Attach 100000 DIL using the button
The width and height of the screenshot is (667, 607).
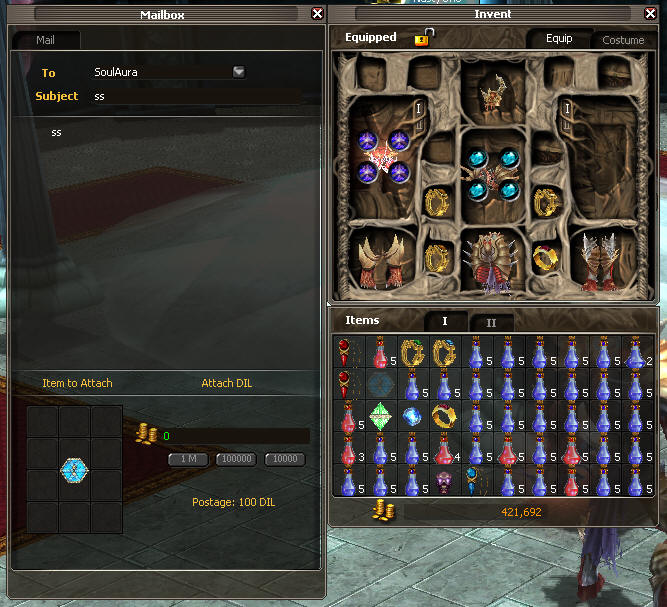coord(236,459)
